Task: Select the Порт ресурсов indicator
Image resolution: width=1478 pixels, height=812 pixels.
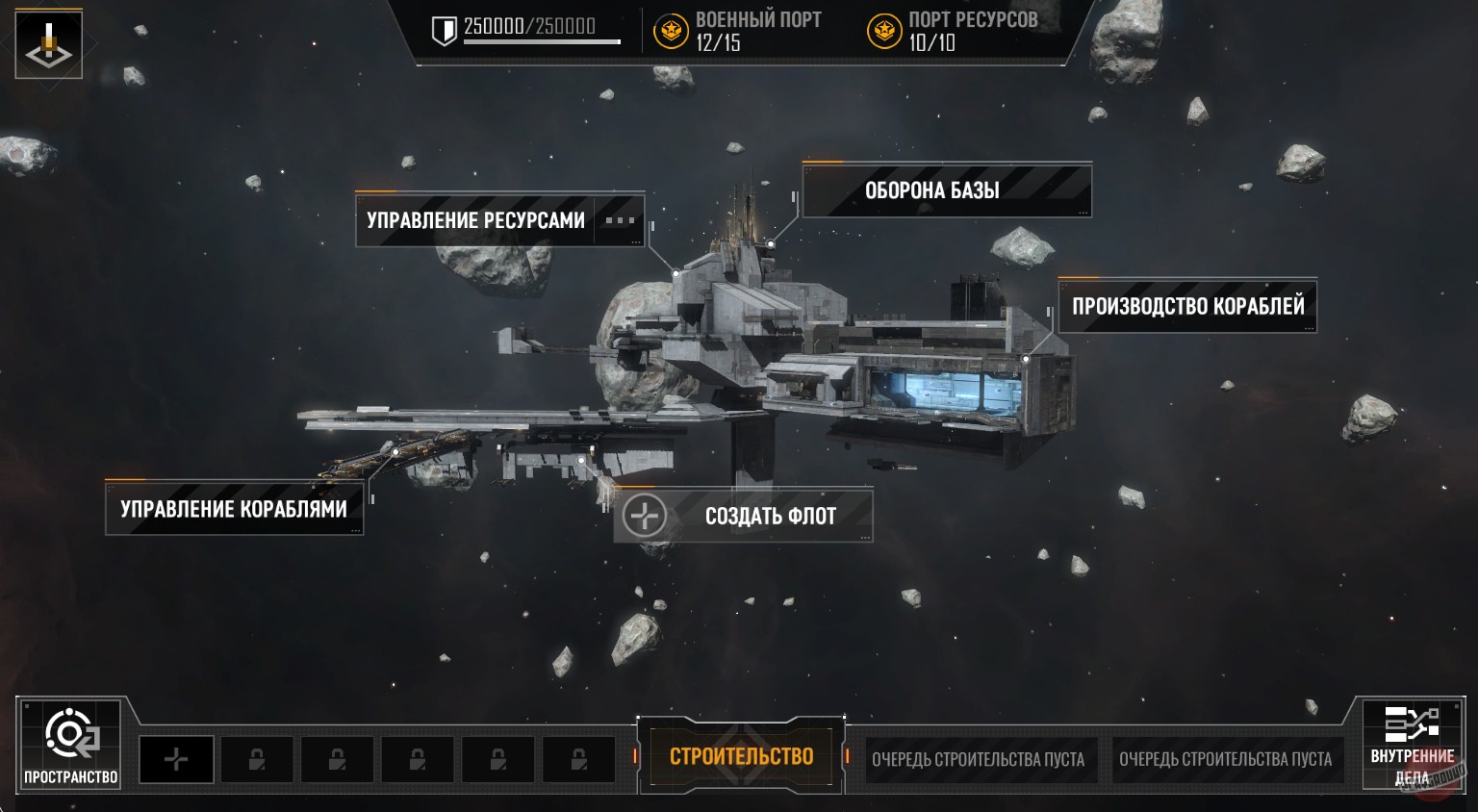Action: 953,31
